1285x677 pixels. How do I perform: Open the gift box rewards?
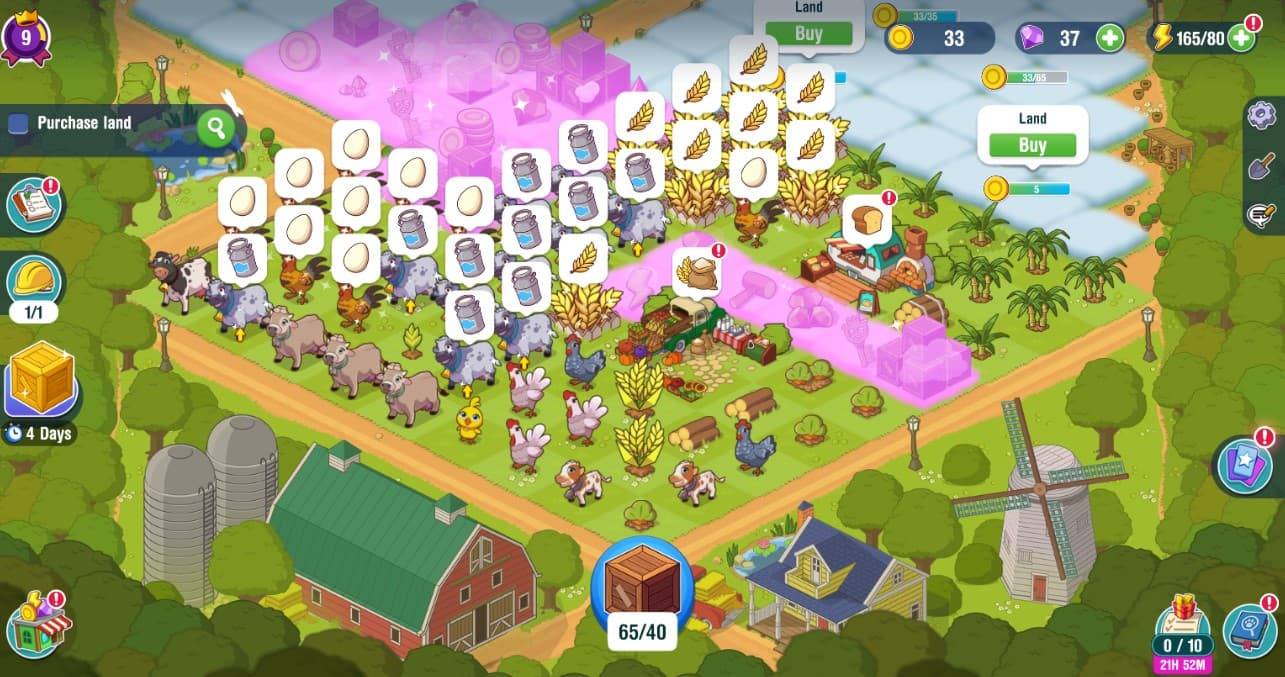click(1181, 612)
